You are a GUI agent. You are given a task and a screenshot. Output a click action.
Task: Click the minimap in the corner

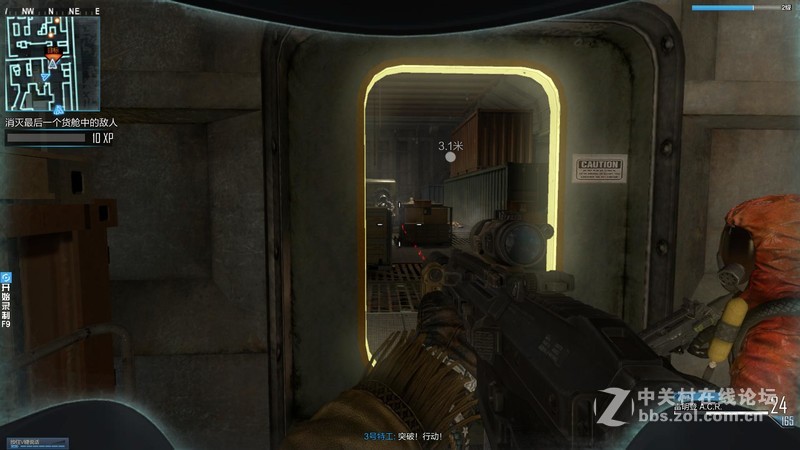(x=52, y=63)
